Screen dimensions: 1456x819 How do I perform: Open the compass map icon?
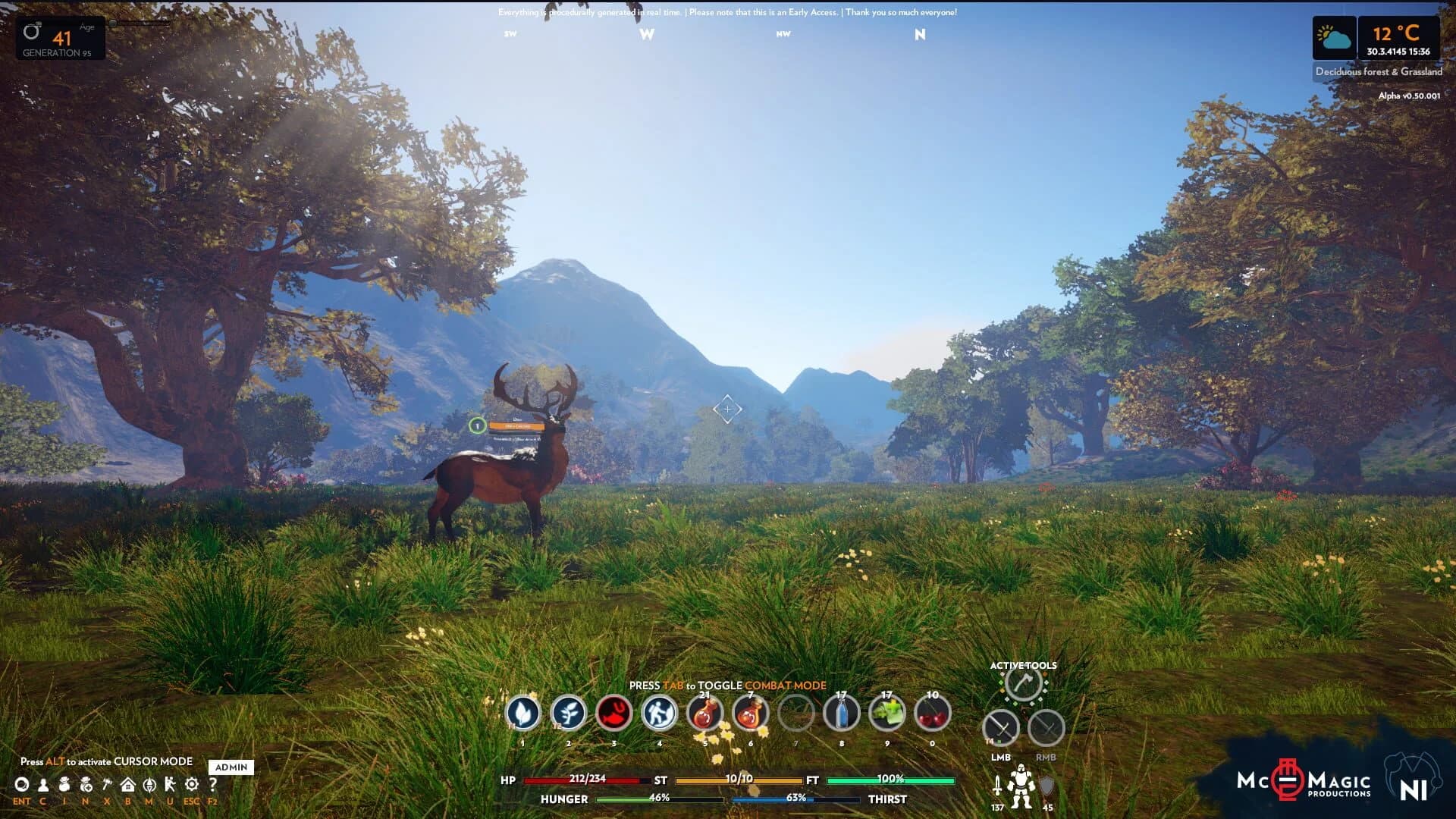click(150, 786)
